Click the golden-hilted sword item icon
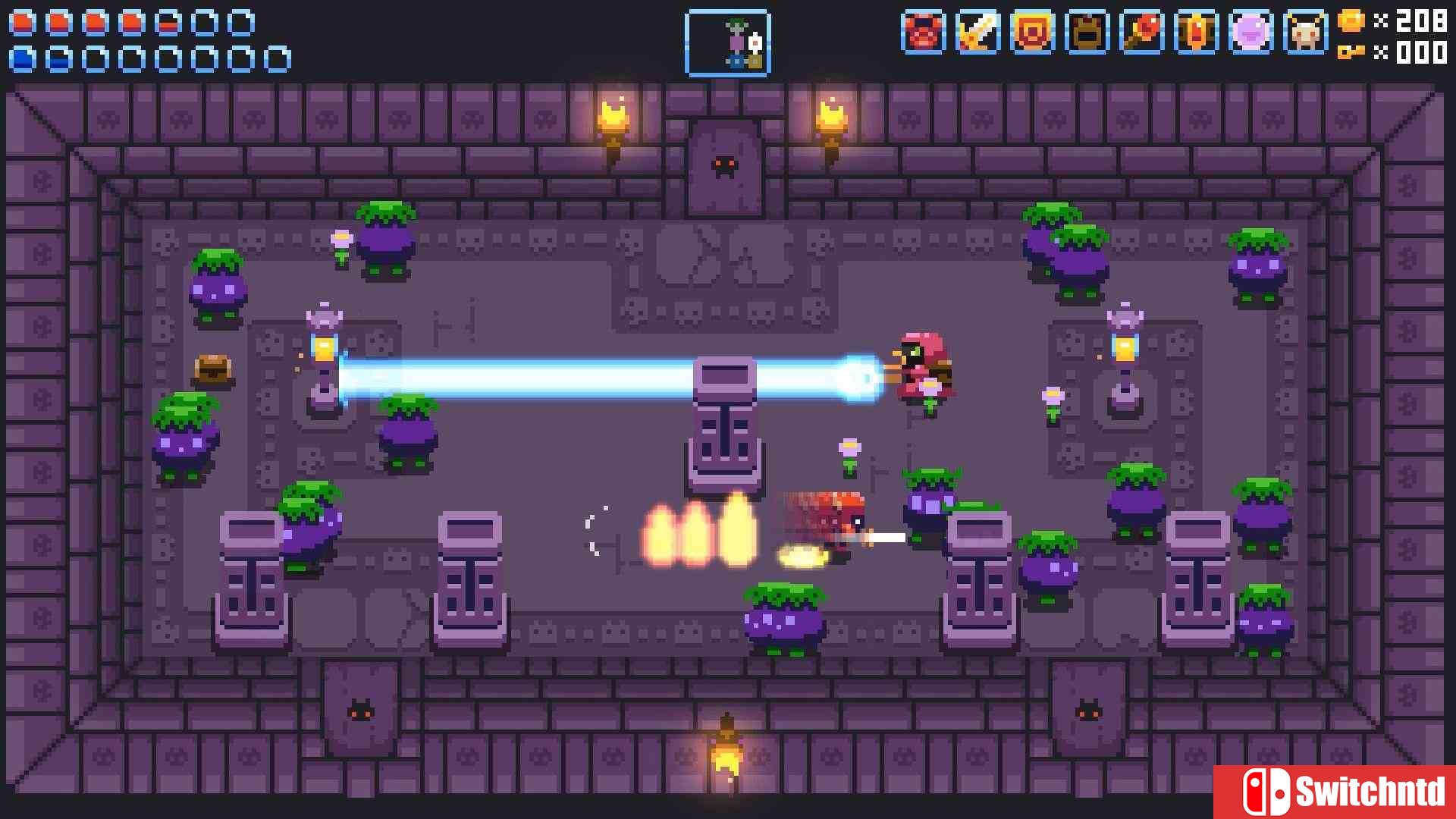 click(x=977, y=33)
